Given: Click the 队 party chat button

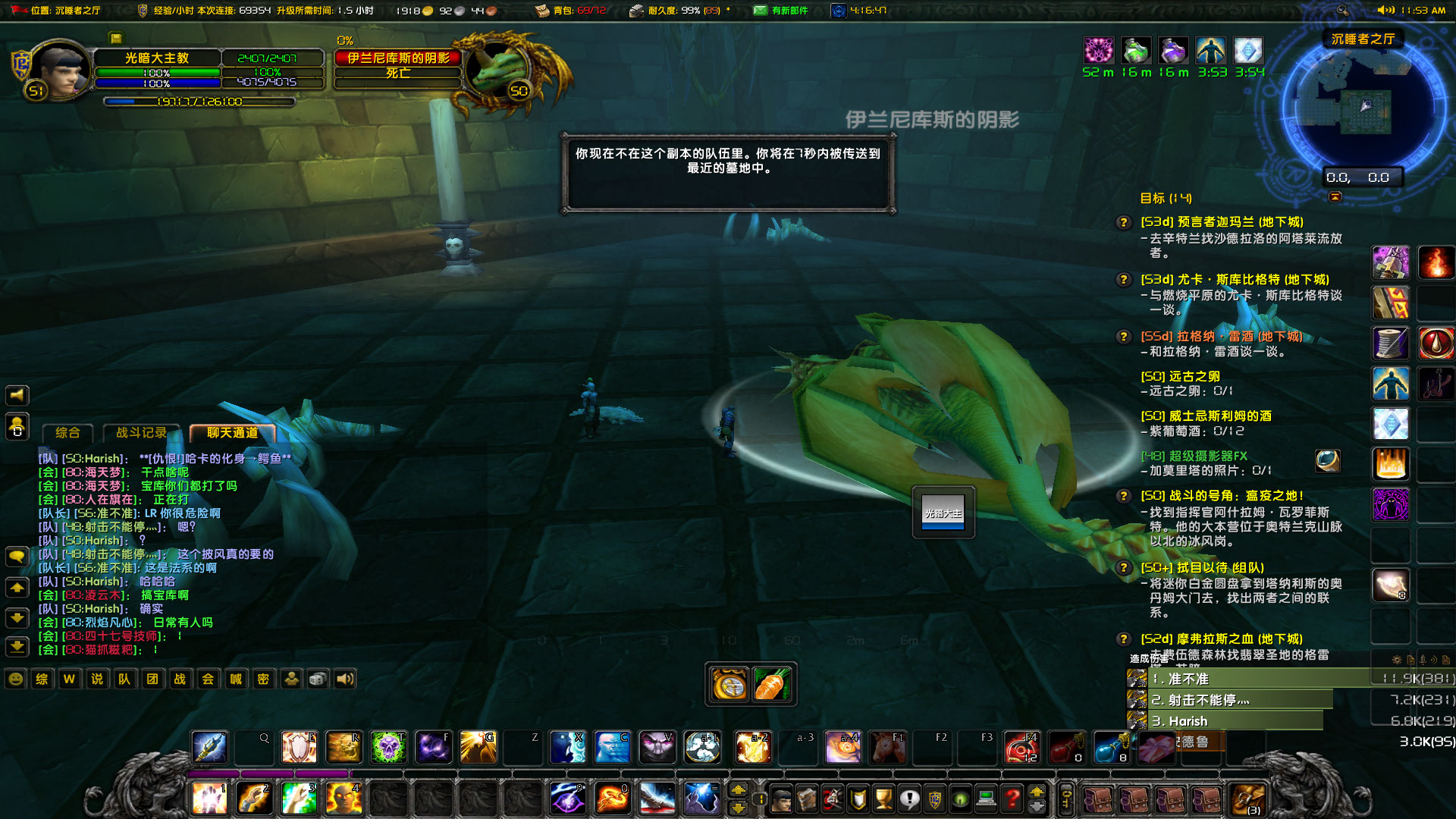Looking at the screenshot, I should coord(124,679).
